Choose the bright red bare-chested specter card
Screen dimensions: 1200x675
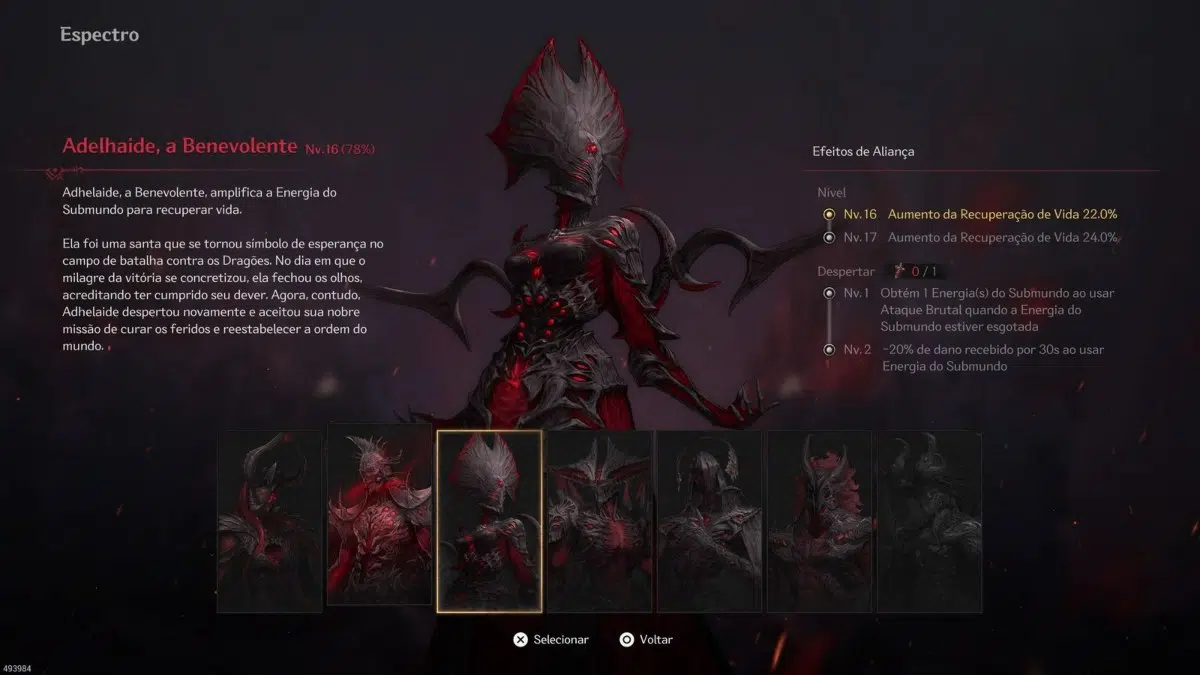(380, 521)
